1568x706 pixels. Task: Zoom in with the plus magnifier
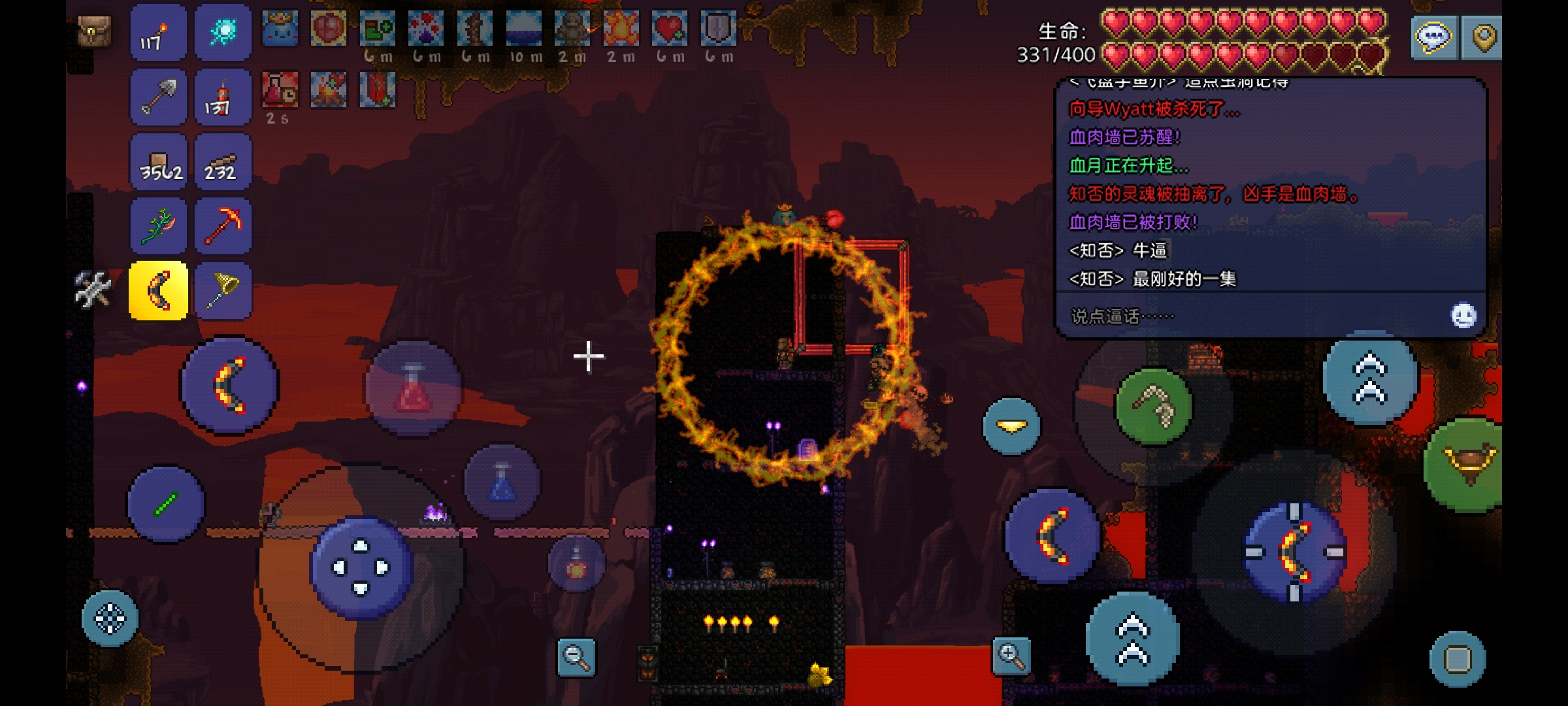(x=1011, y=656)
